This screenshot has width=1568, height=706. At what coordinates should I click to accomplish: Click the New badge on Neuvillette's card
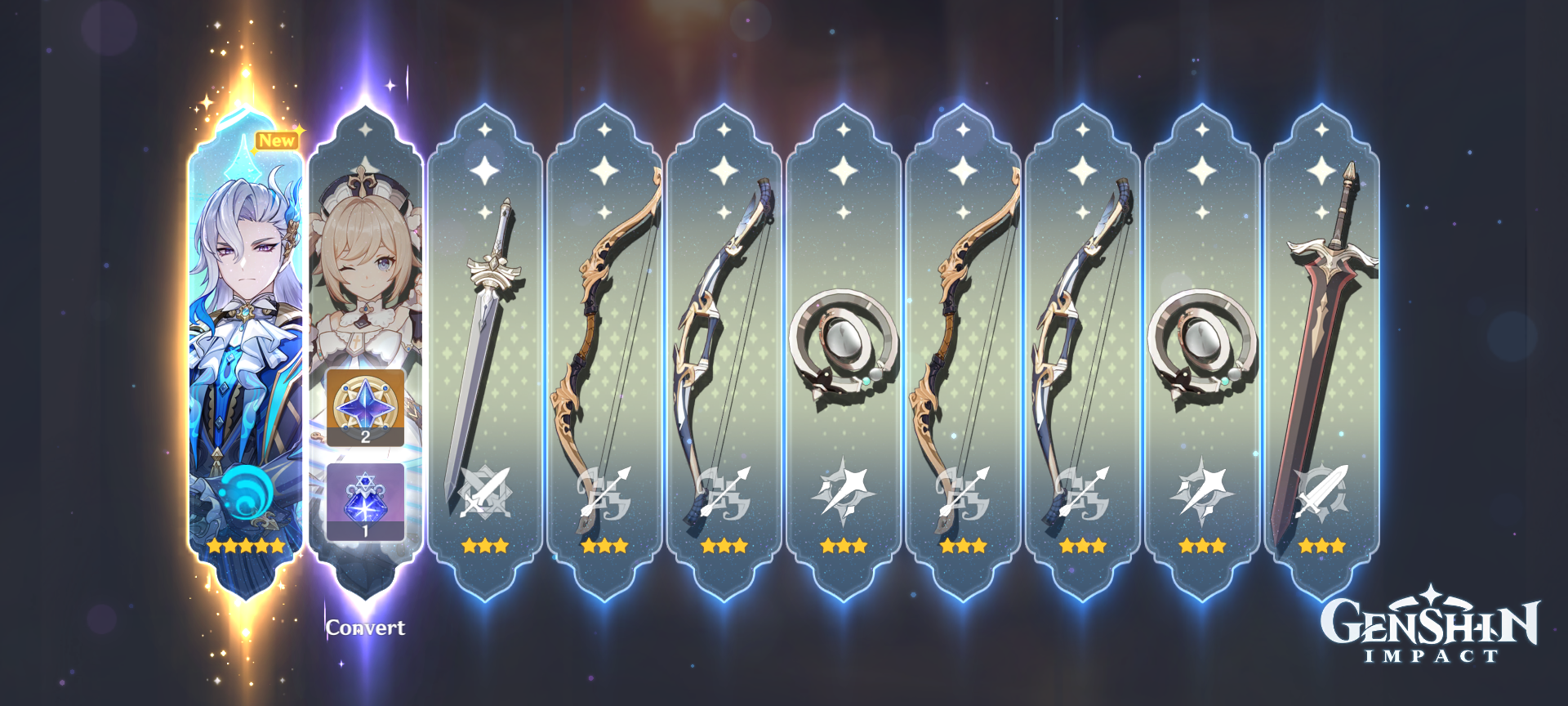point(278,140)
